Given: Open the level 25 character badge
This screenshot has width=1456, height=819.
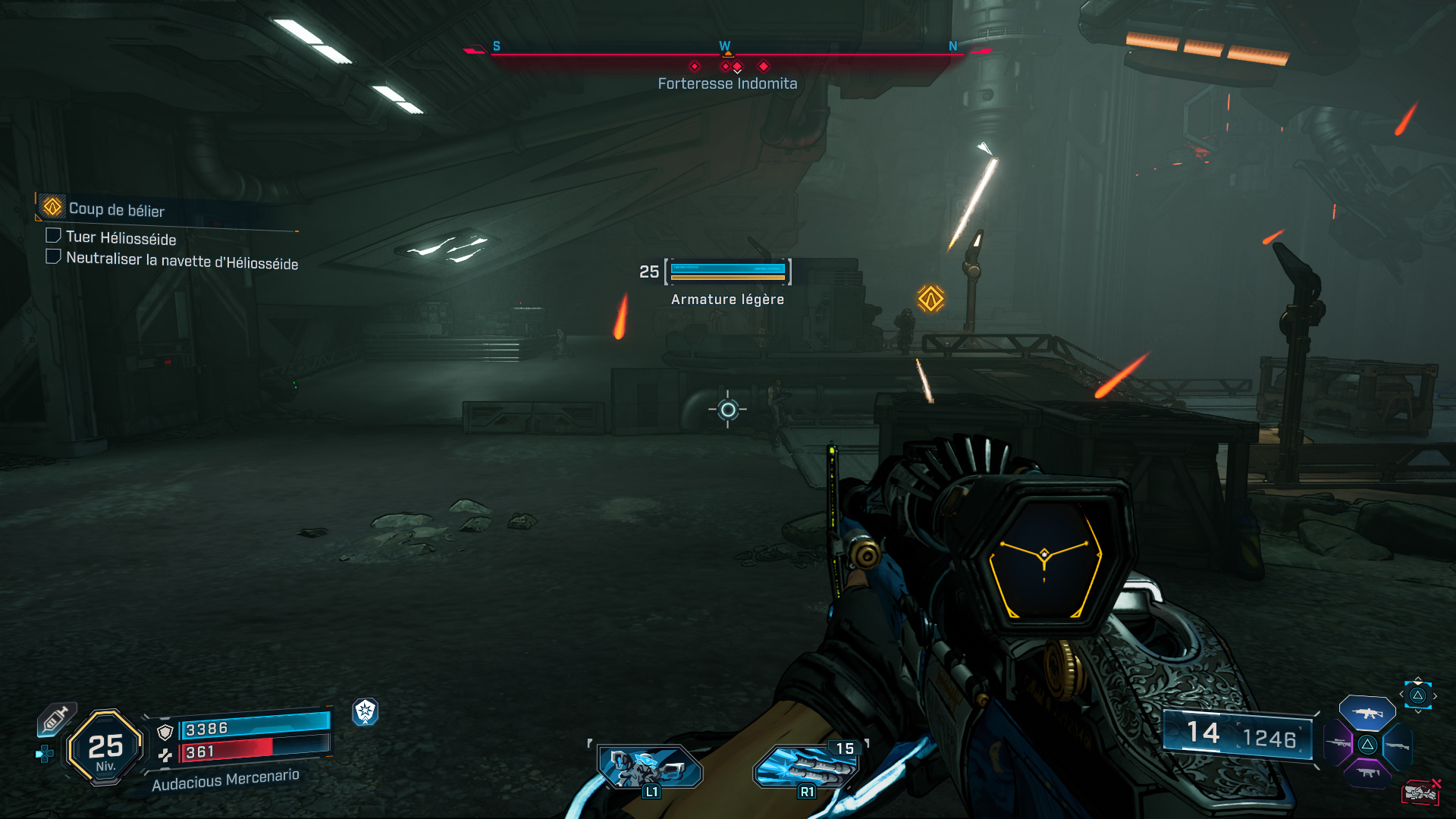Looking at the screenshot, I should [x=105, y=748].
